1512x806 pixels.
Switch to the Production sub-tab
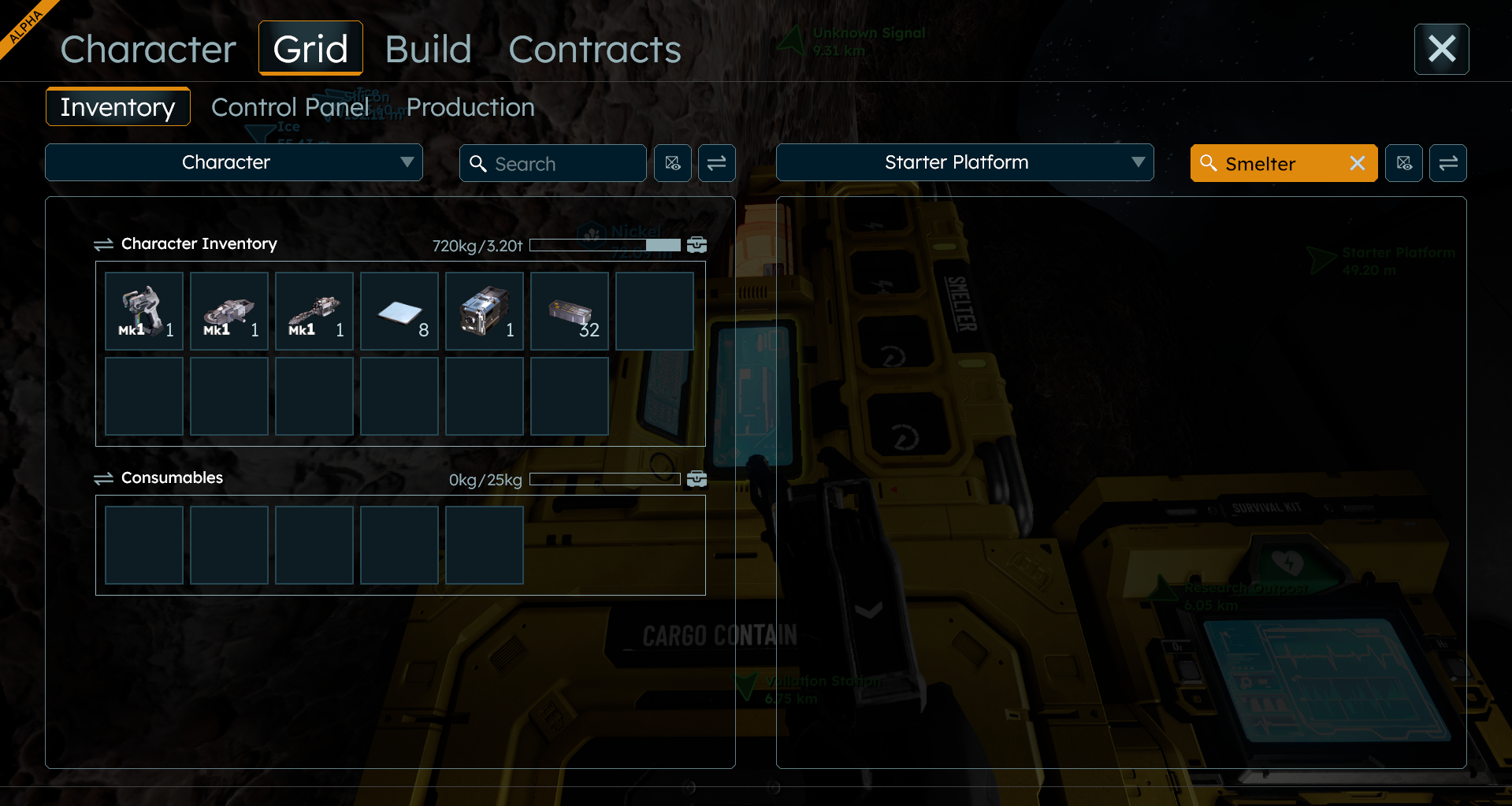click(x=470, y=107)
